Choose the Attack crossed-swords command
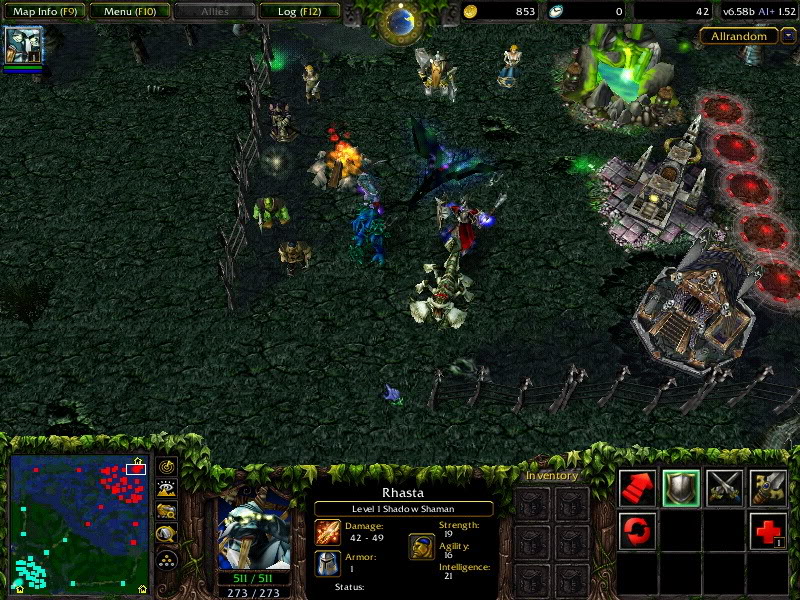 click(725, 487)
